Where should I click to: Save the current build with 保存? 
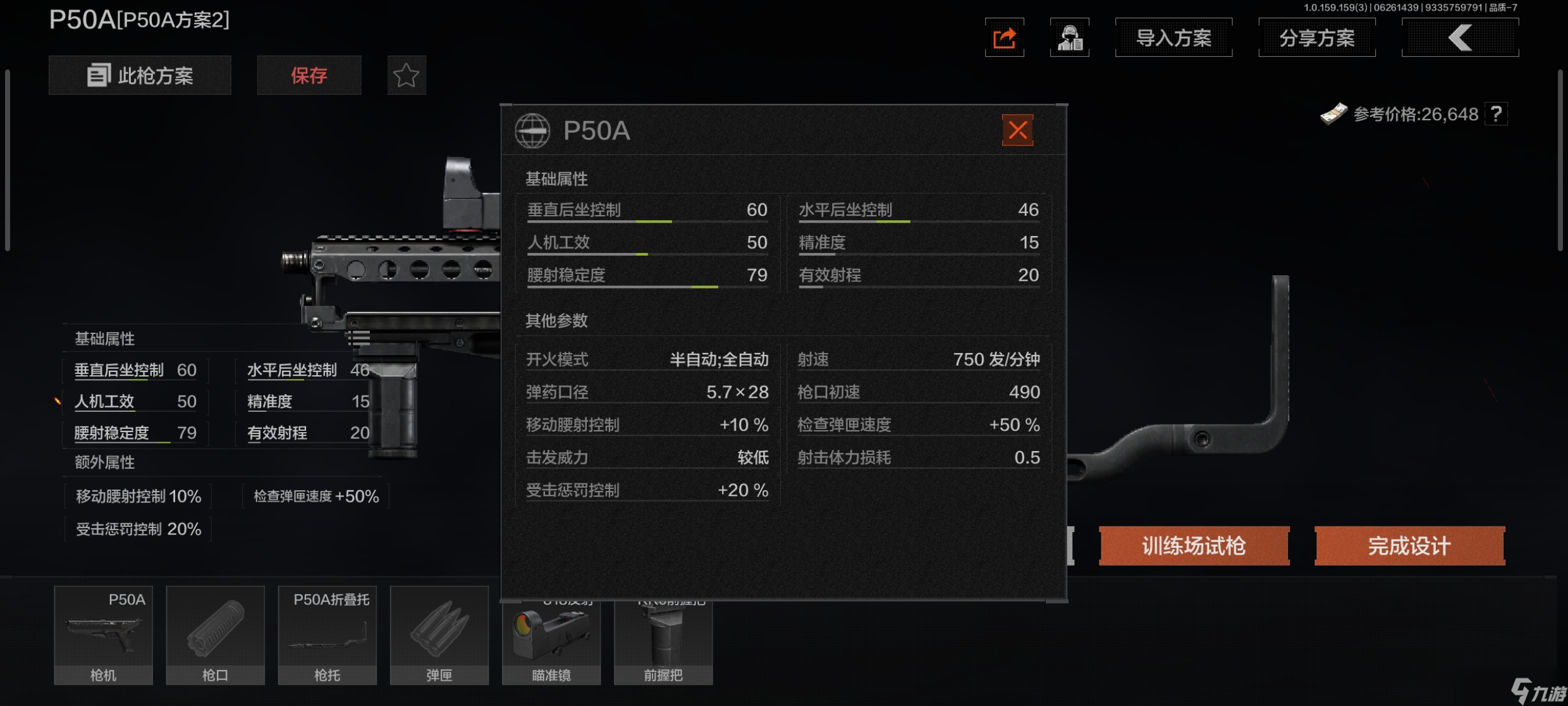click(309, 76)
